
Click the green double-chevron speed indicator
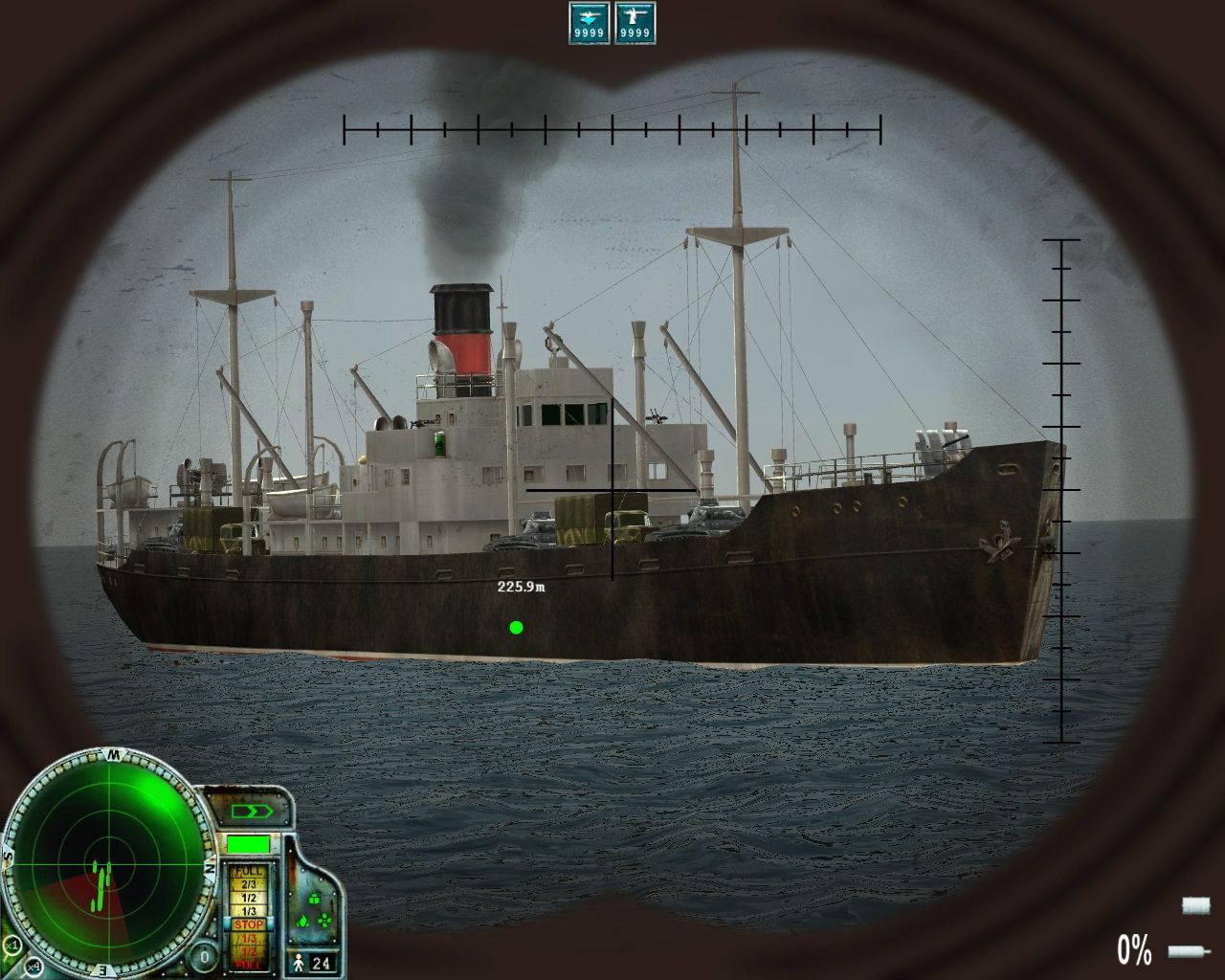pyautogui.click(x=251, y=812)
